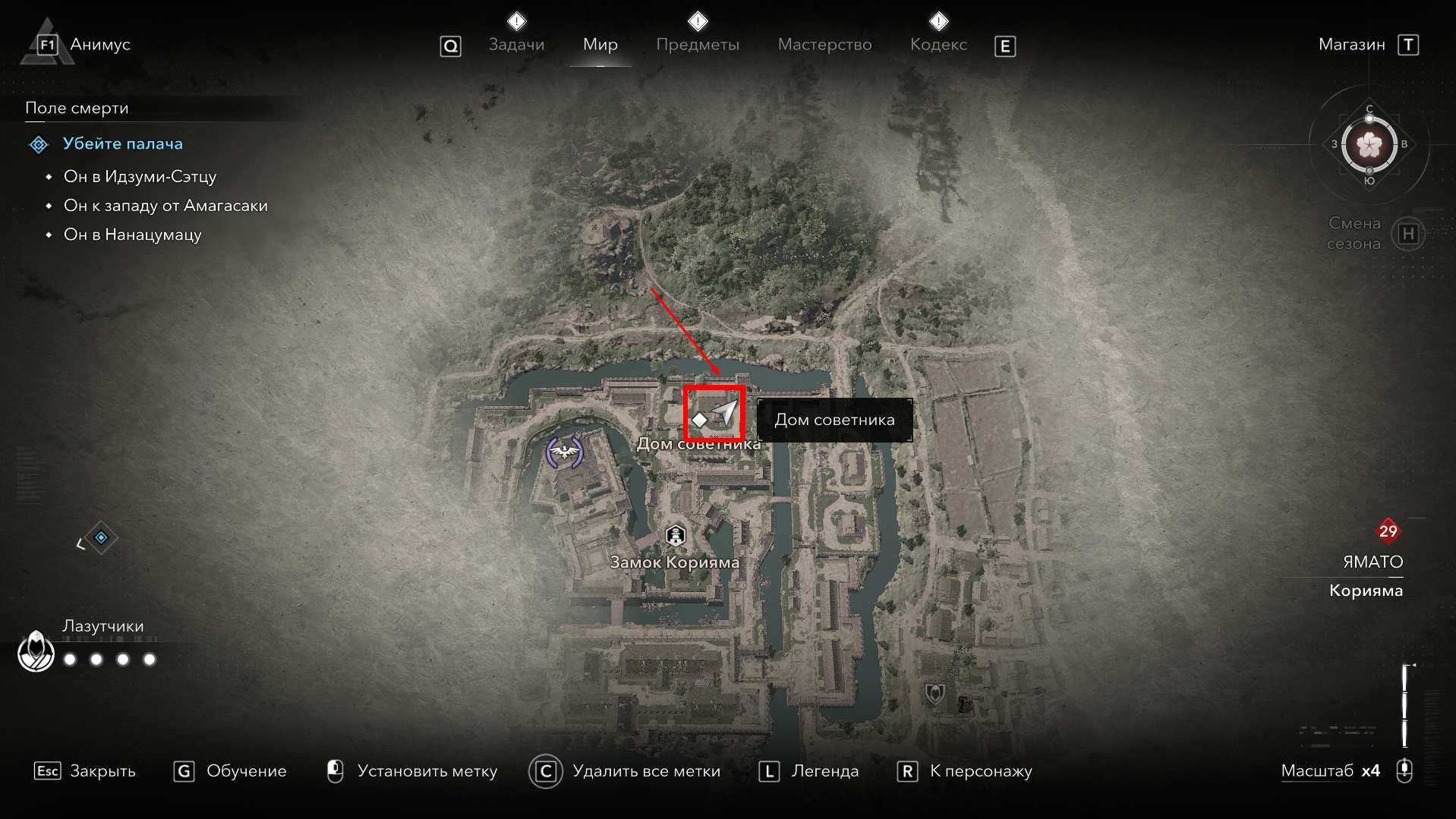Open the Кодекс tab
Screen dimensions: 1456x819
938,45
